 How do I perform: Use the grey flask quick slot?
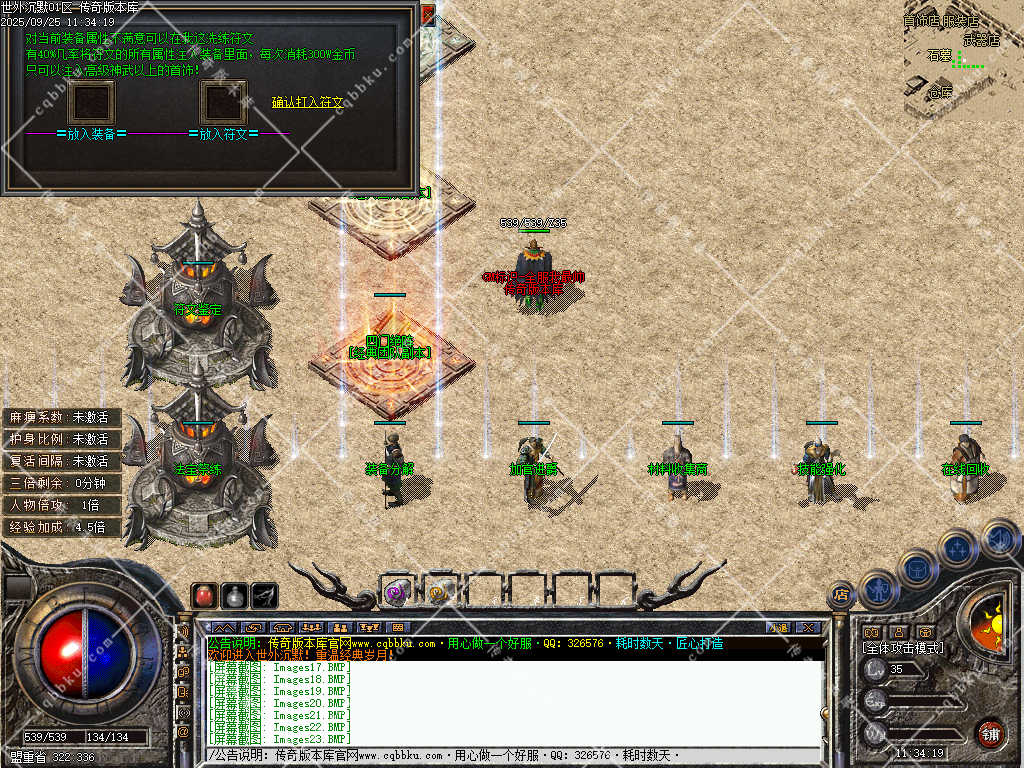pos(234,595)
